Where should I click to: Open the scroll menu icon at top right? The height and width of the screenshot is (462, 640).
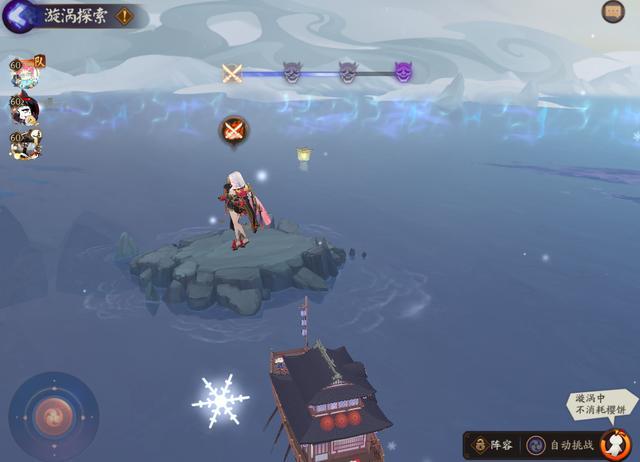(x=613, y=12)
